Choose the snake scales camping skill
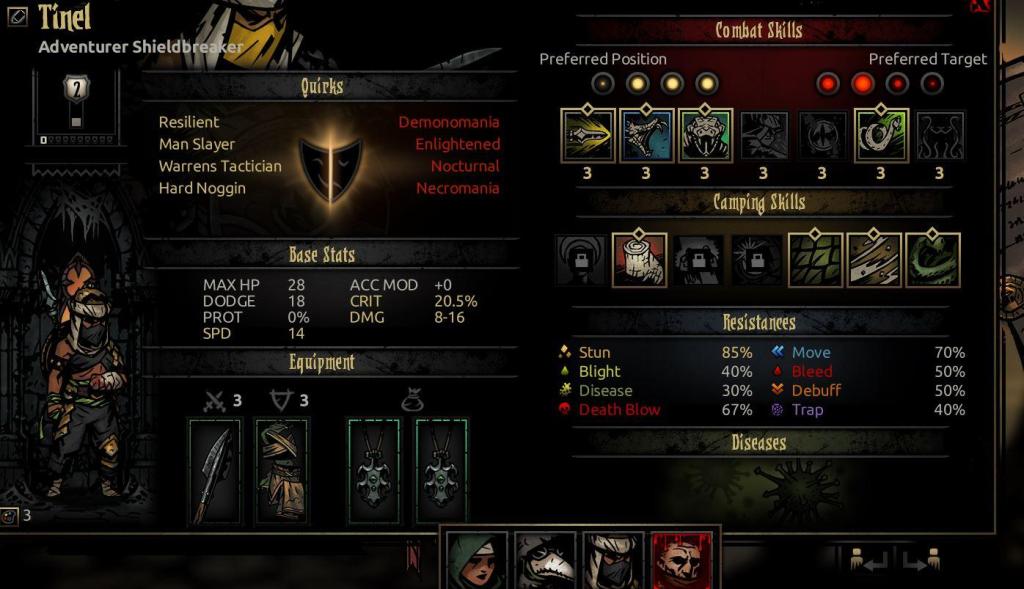 (x=815, y=260)
